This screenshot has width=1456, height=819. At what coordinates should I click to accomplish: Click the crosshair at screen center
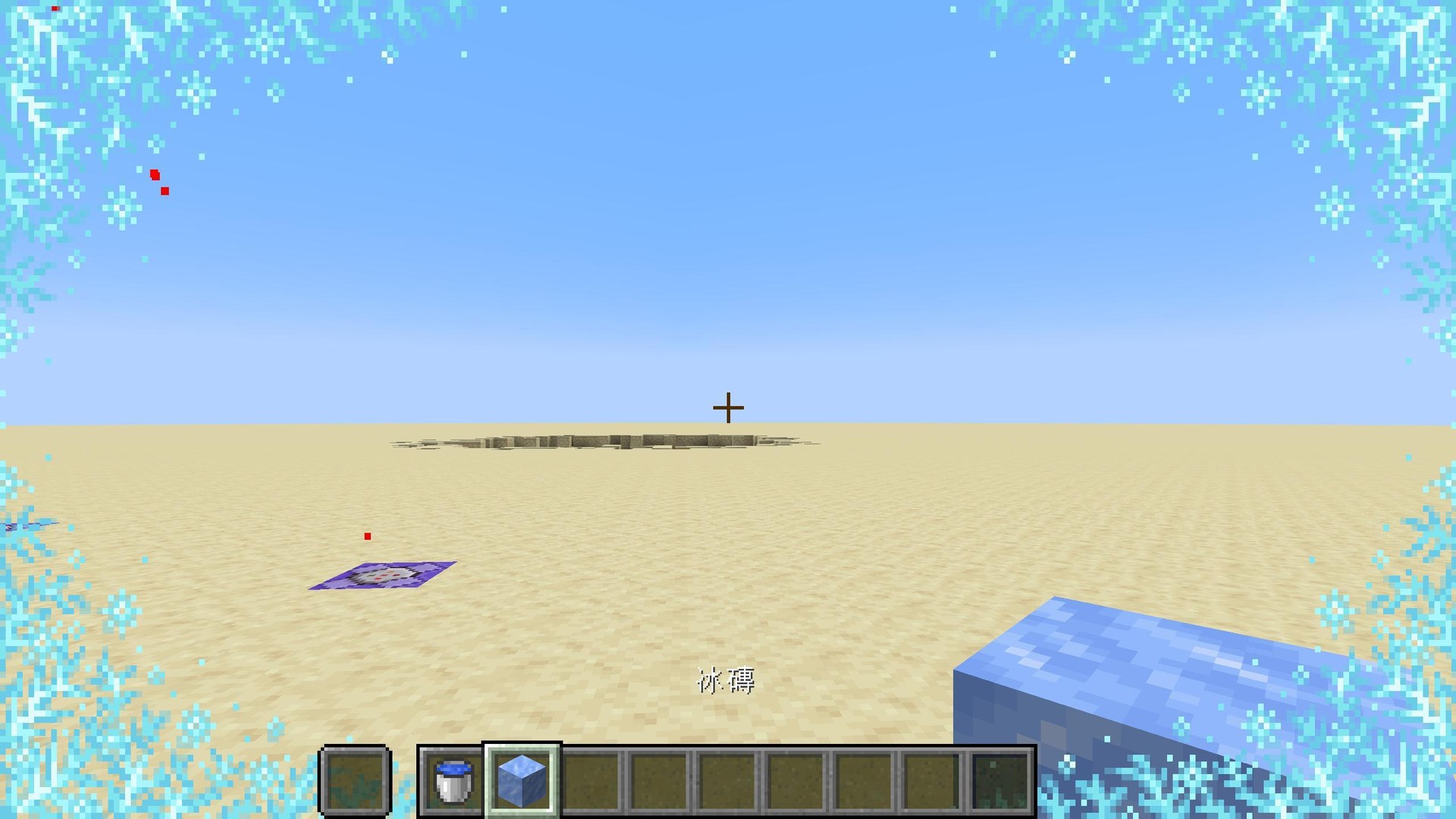[x=727, y=407]
